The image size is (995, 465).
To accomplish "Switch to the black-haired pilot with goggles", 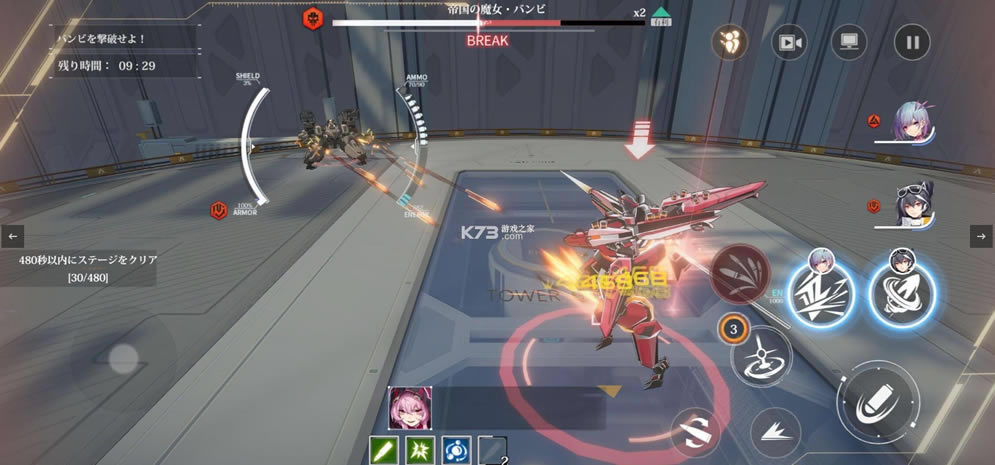I will [913, 205].
